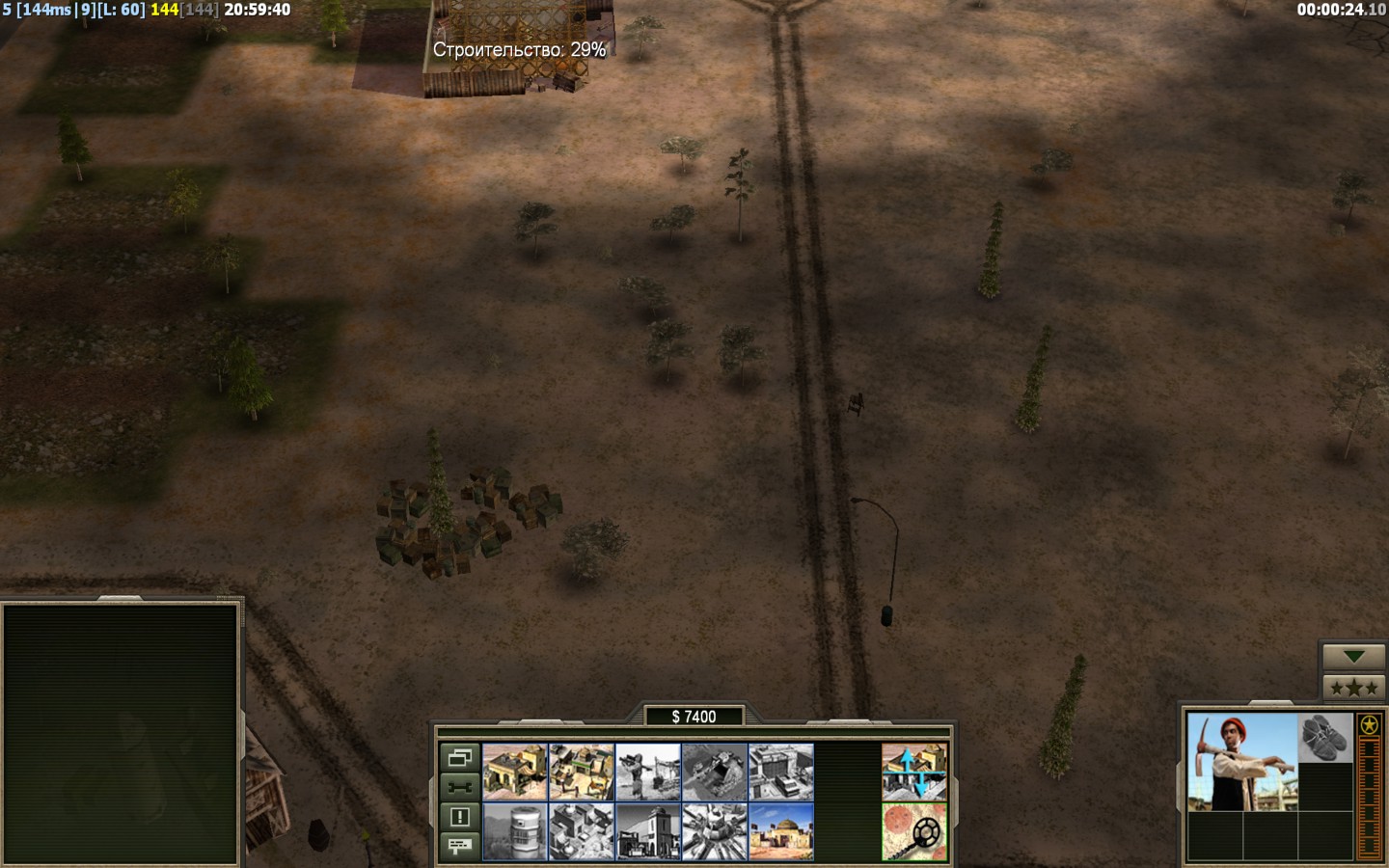Screen dimensions: 1389x868
Task: Choose the colored market-compound build icon
Action: [x=582, y=772]
